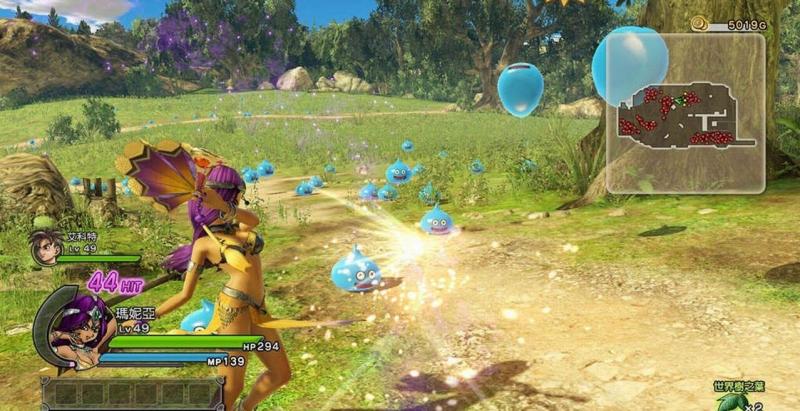Viewport: 800px width, 411px height.
Task: Open the minimap panel
Action: tap(685, 113)
